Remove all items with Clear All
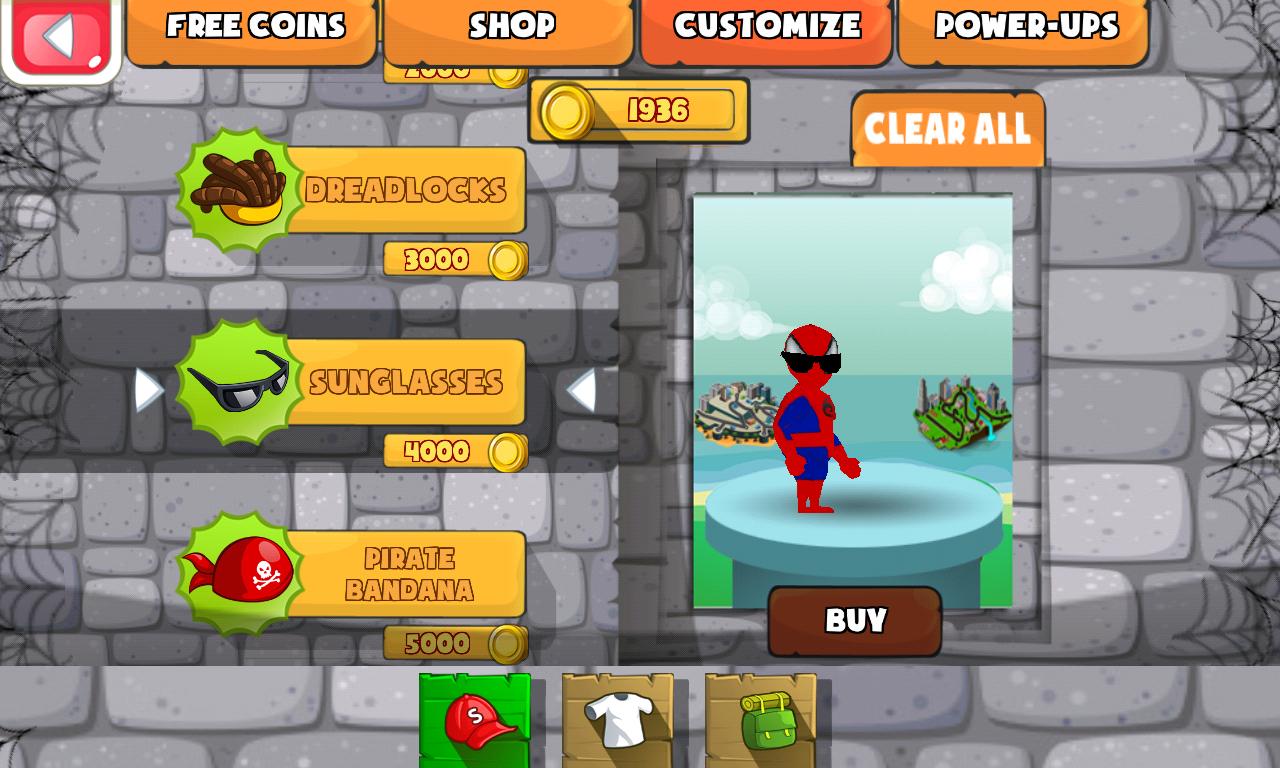 [948, 128]
